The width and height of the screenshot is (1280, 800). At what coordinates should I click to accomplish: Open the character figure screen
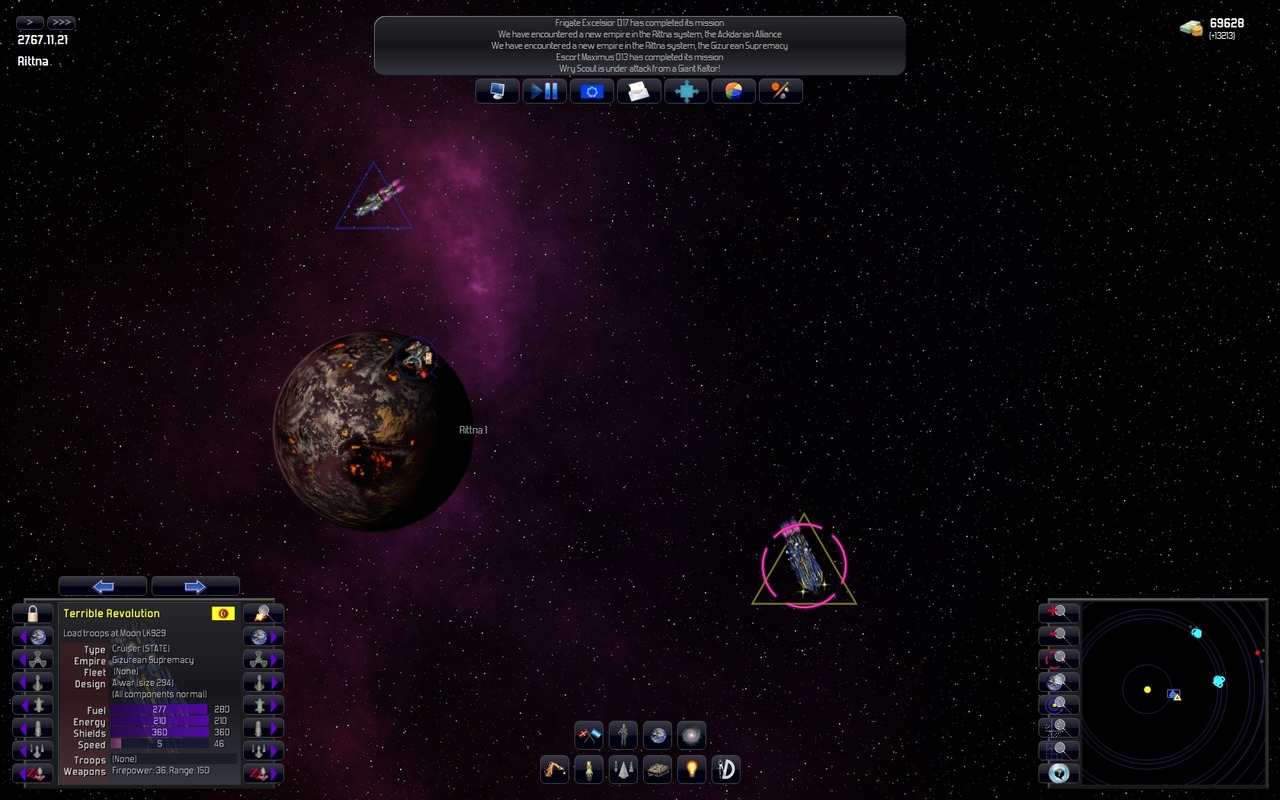[x=623, y=735]
